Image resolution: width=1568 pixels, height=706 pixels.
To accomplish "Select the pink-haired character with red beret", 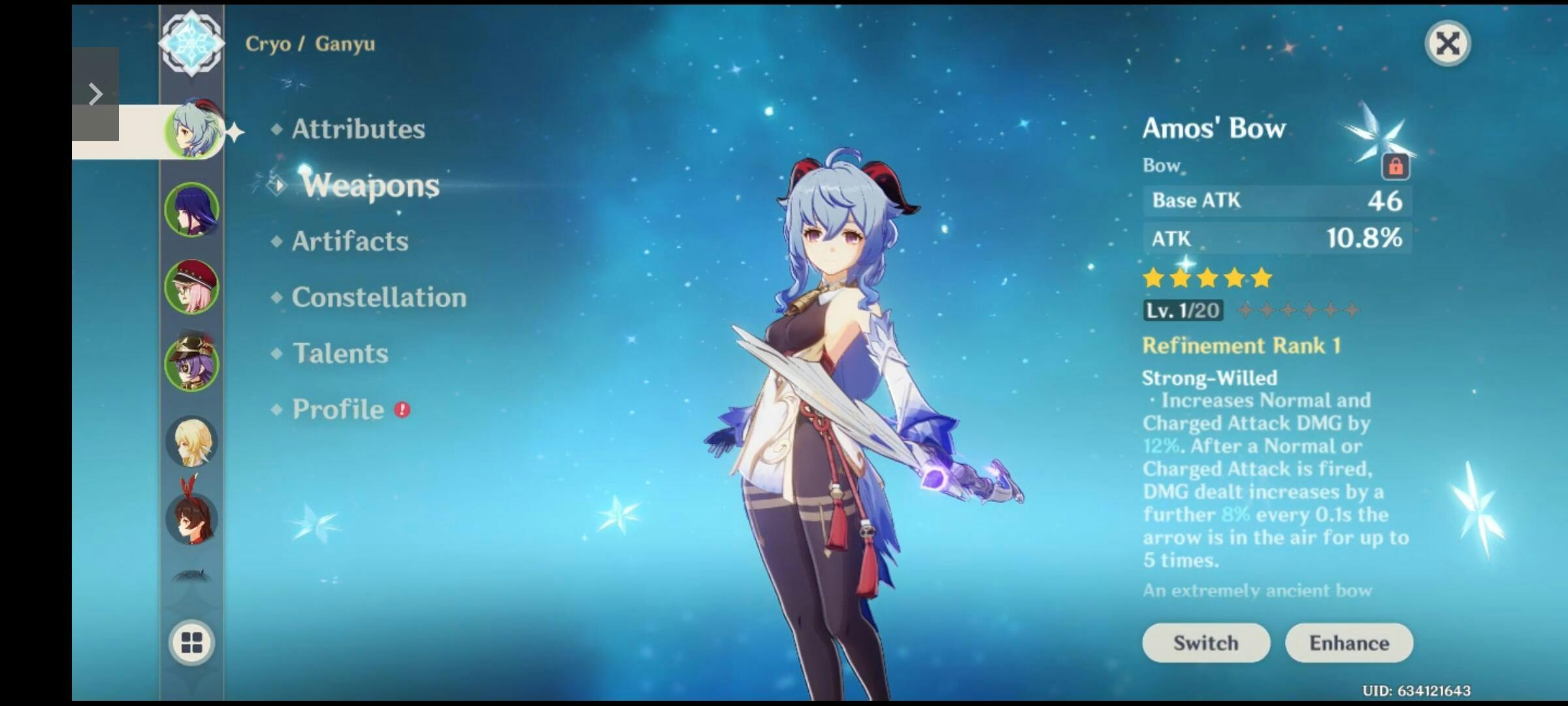I will point(191,286).
